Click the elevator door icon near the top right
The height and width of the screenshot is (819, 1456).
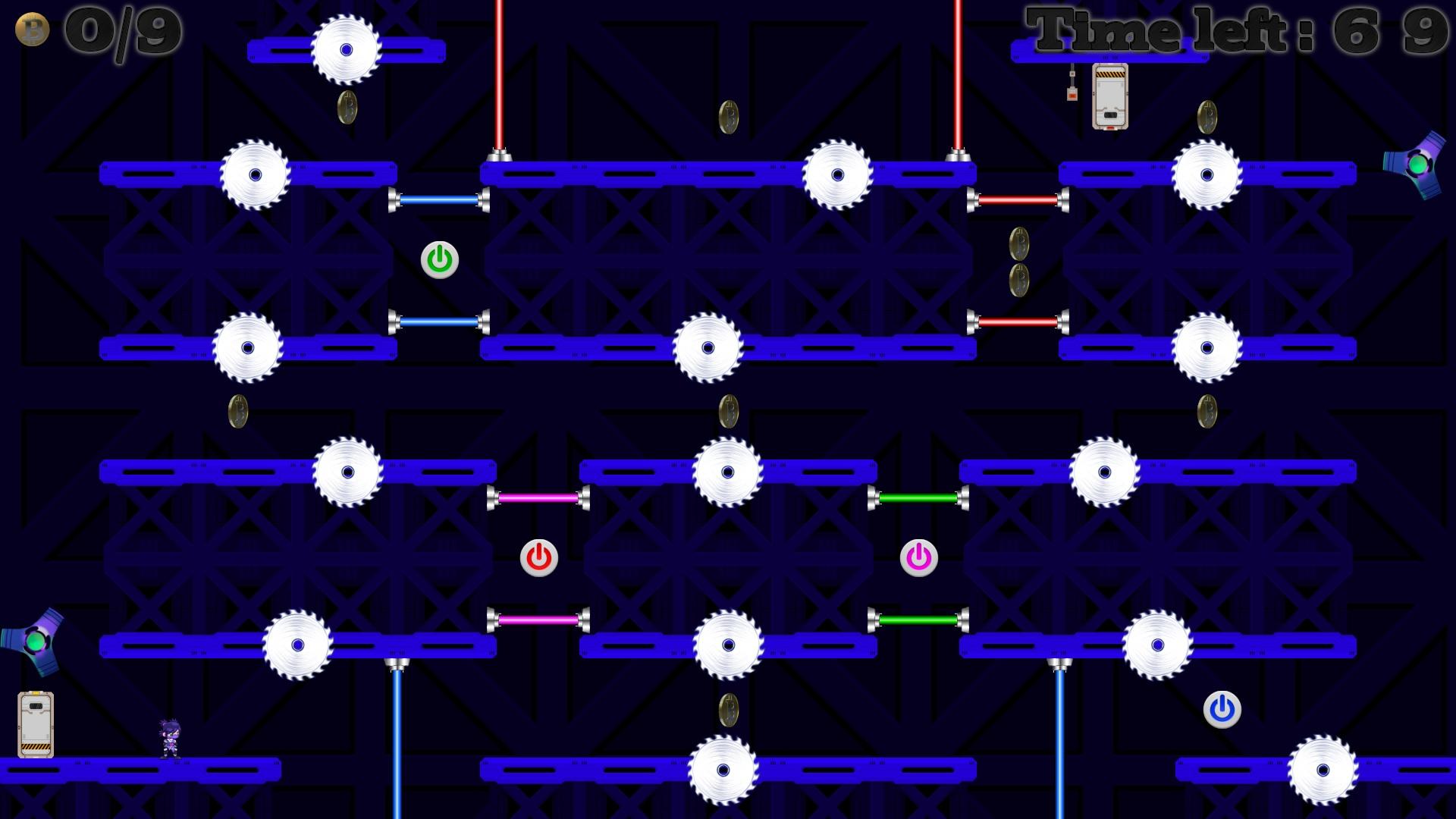[x=1109, y=97]
